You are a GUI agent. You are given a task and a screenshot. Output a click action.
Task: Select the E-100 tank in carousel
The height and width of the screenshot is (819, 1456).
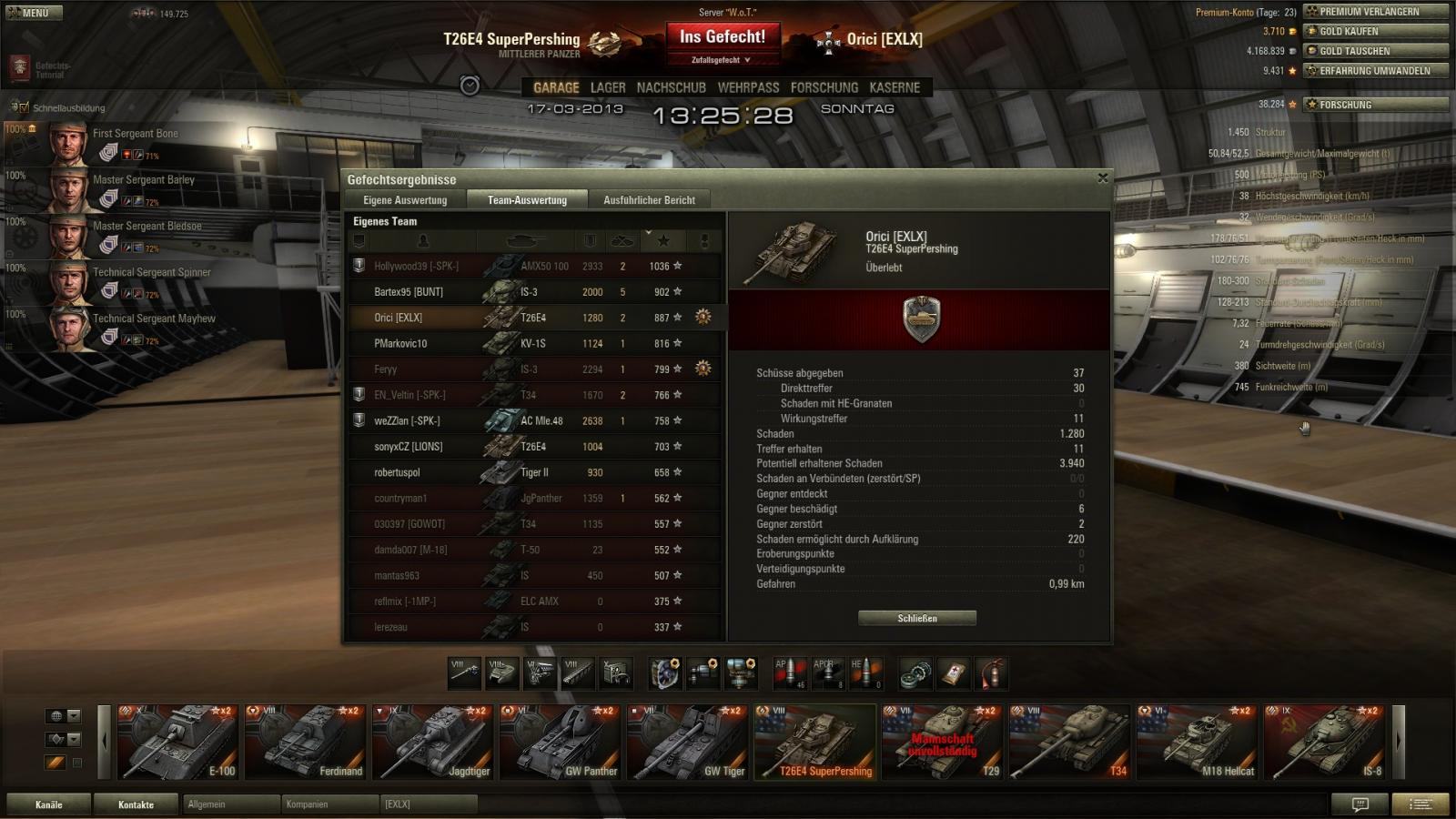[x=177, y=742]
